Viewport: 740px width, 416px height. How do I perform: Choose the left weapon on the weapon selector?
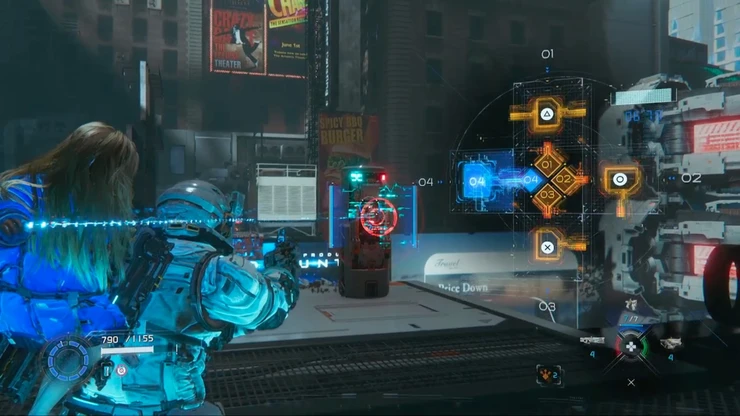(592, 342)
